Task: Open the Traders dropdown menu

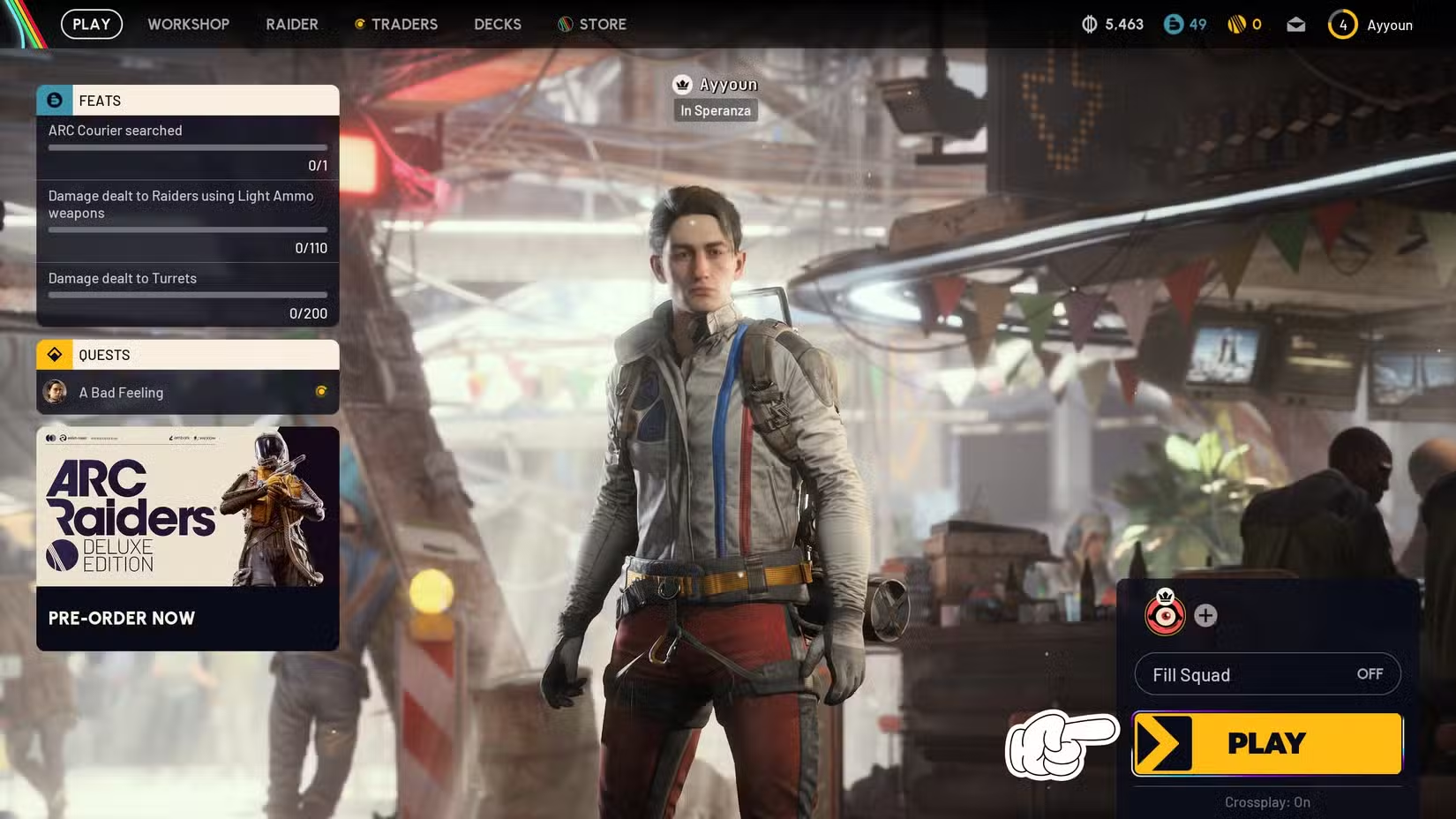Action: pyautogui.click(x=396, y=24)
